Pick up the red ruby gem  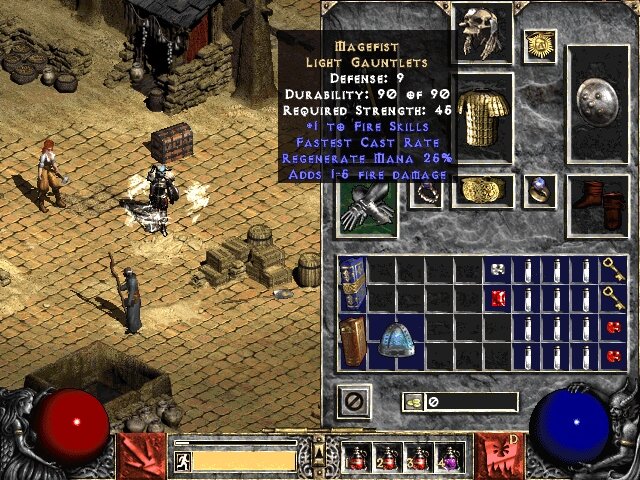497,298
